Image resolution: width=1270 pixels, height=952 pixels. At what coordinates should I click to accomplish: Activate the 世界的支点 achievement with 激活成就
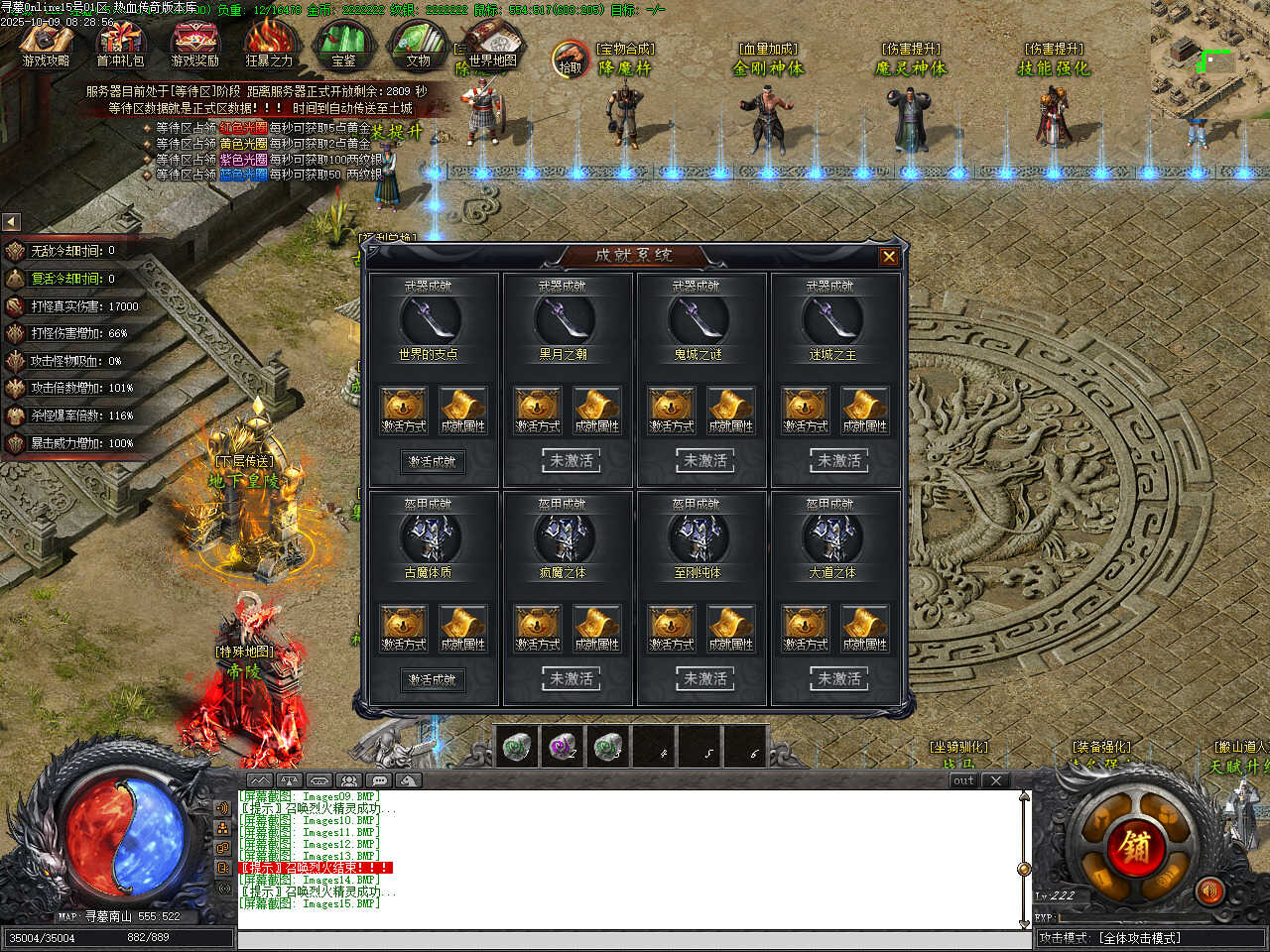click(433, 461)
